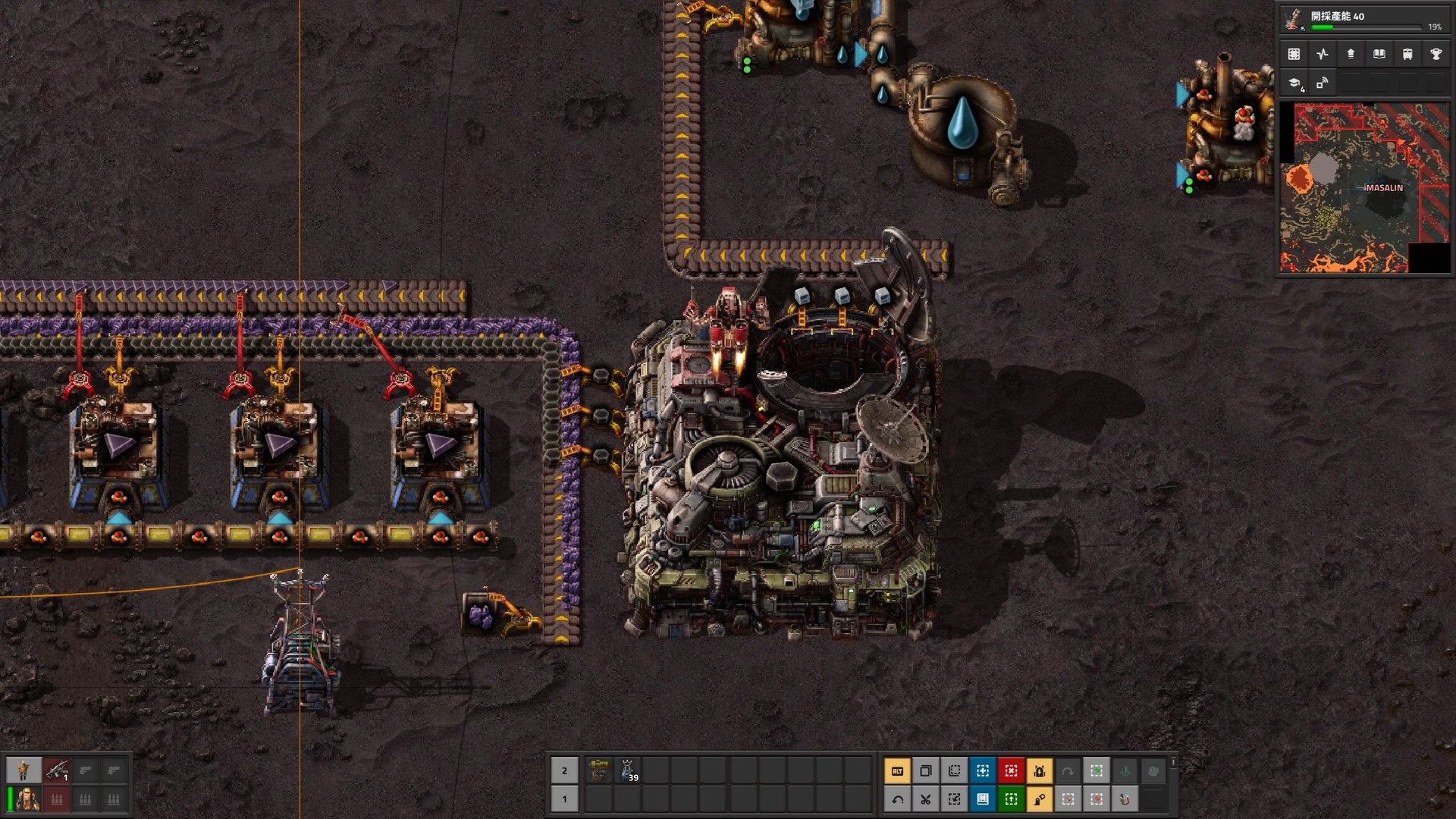Open the train overview
Viewport: 1456px width, 819px height.
1408,54
